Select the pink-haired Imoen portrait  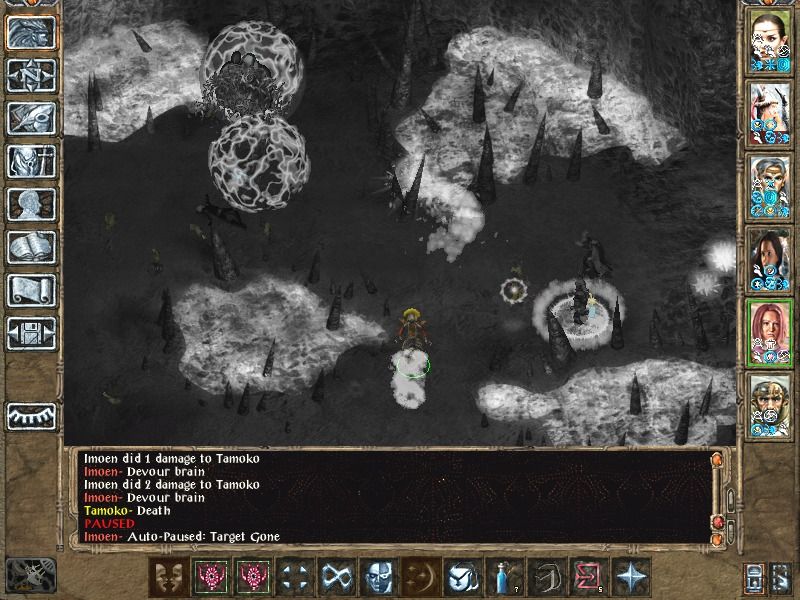[x=771, y=333]
